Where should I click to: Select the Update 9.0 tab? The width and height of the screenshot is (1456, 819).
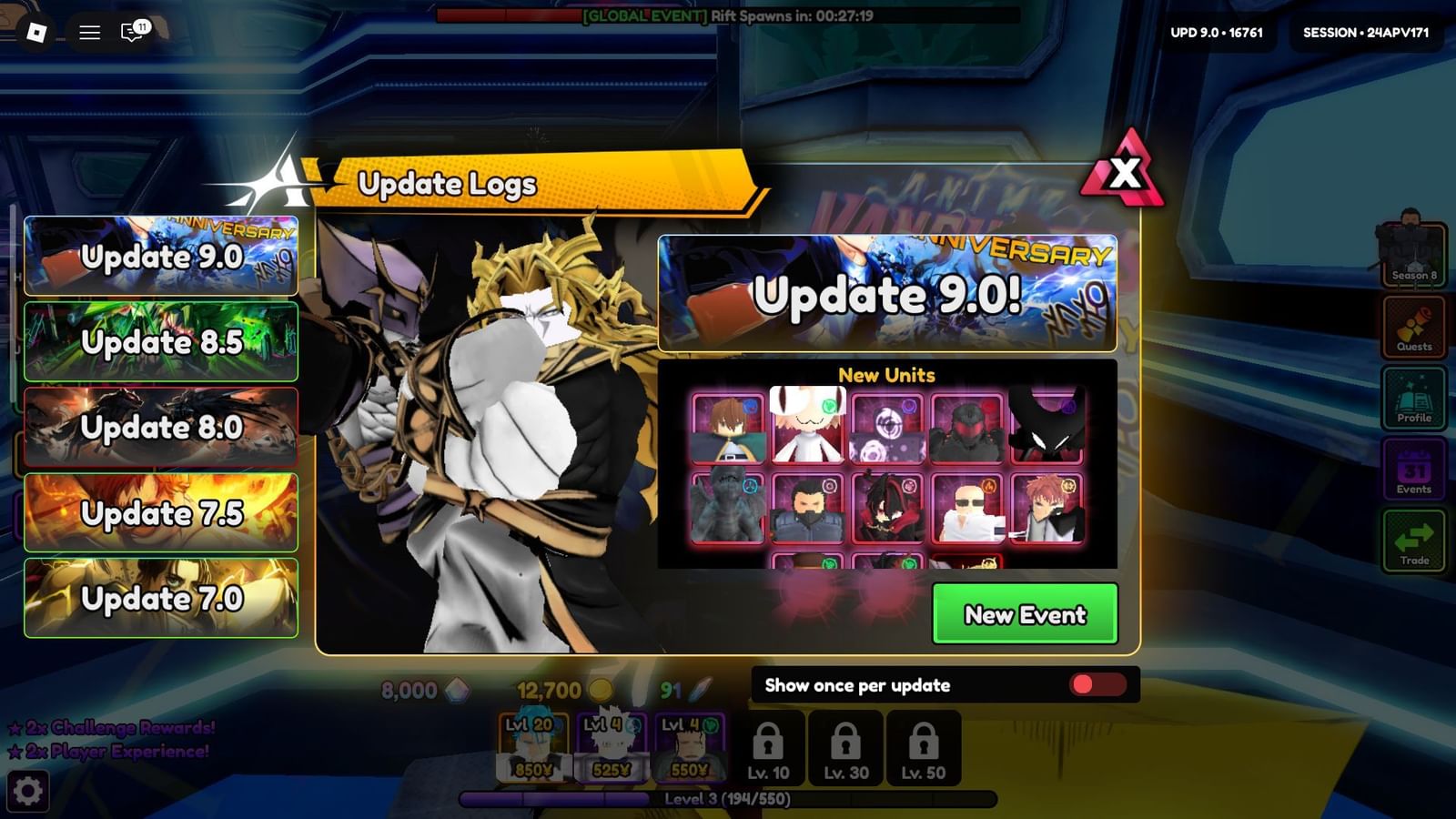click(x=160, y=258)
